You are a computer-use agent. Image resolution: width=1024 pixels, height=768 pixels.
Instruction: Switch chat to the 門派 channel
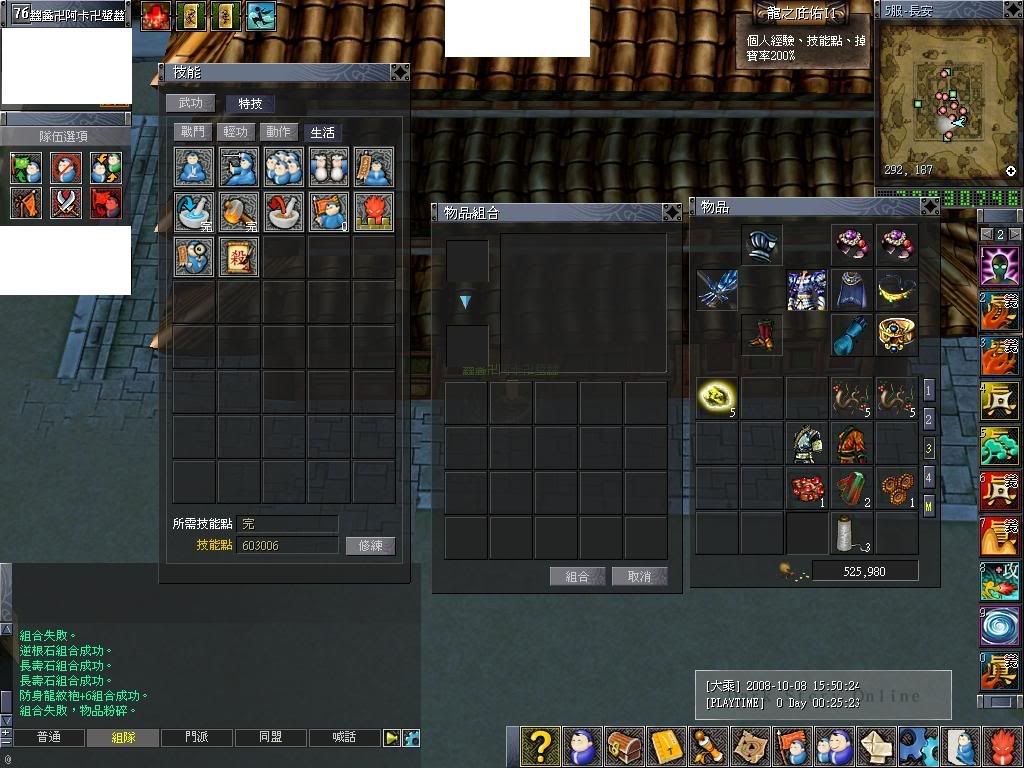coord(197,737)
